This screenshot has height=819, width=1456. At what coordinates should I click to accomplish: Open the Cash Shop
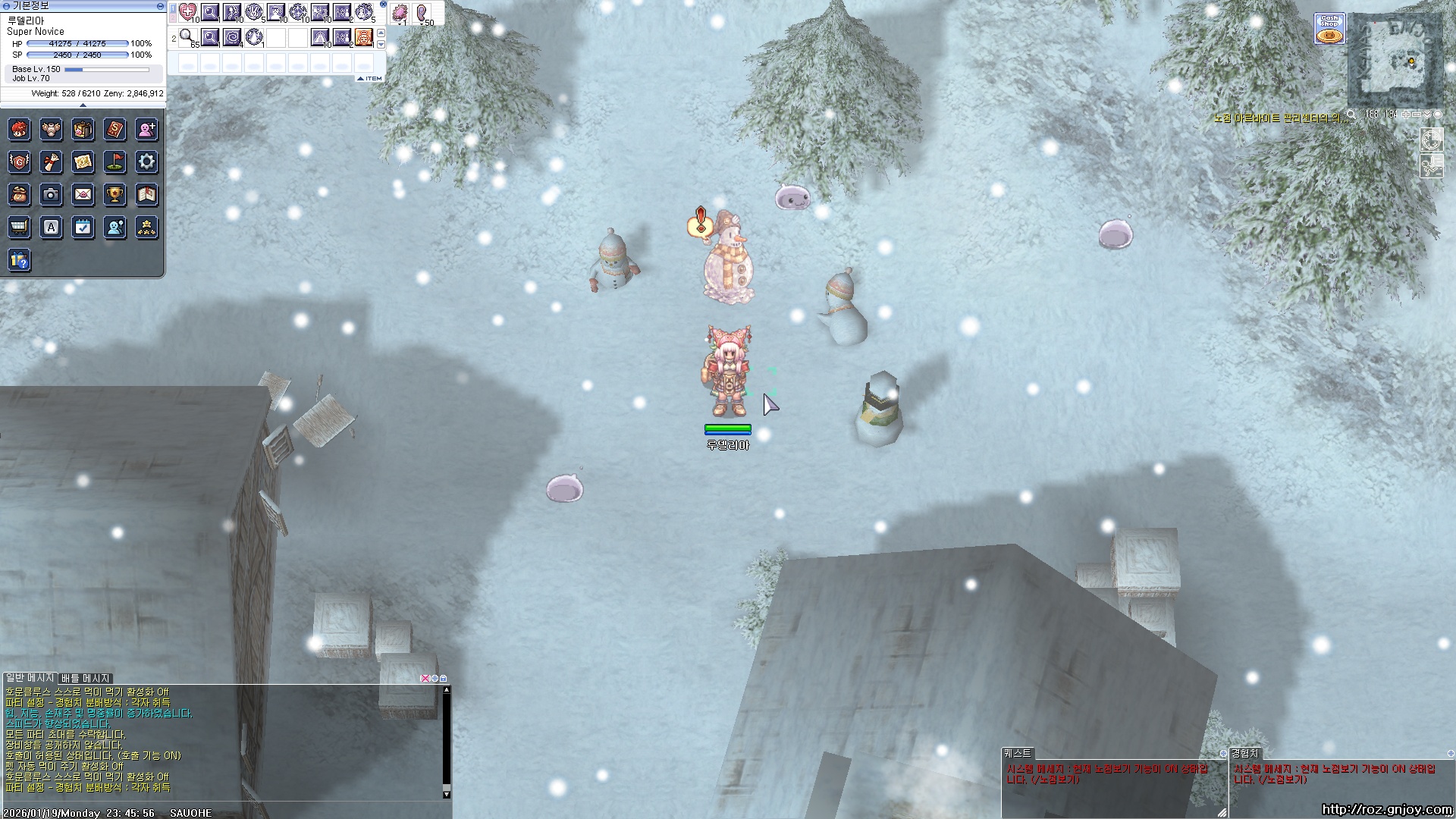coord(1329,29)
